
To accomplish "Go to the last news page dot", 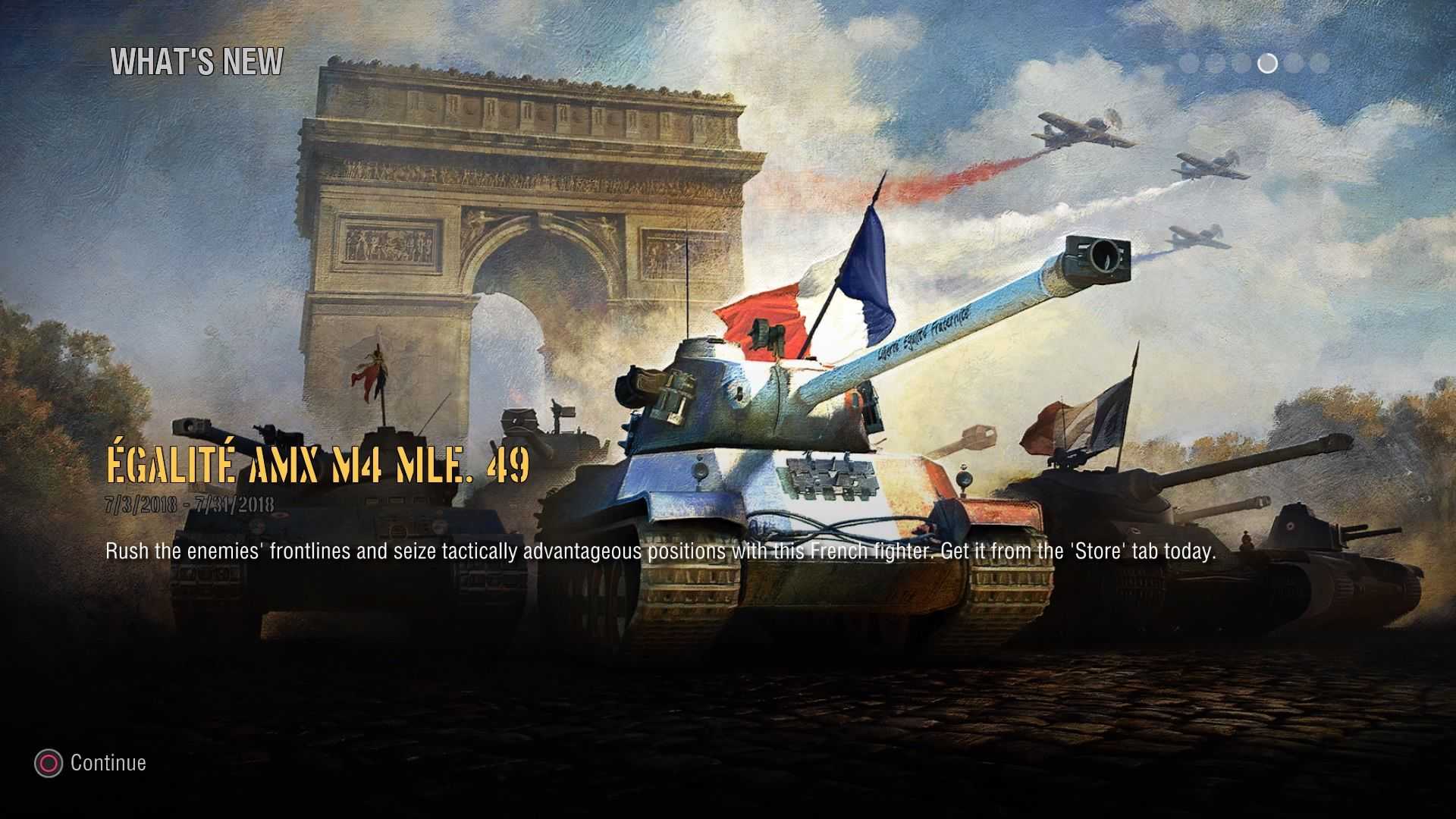I will click(1319, 64).
